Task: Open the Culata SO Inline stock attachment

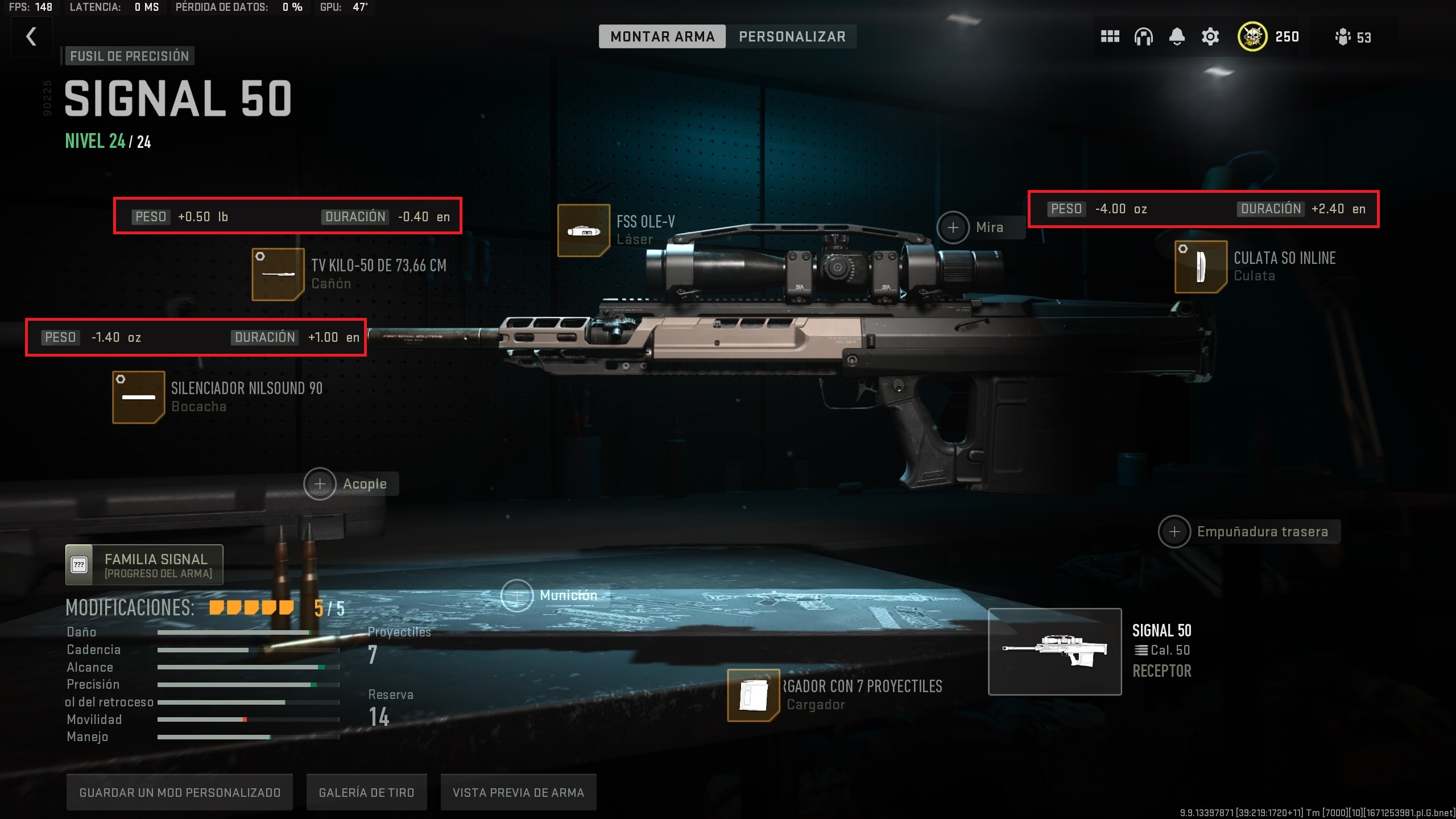Action: [x=1200, y=267]
